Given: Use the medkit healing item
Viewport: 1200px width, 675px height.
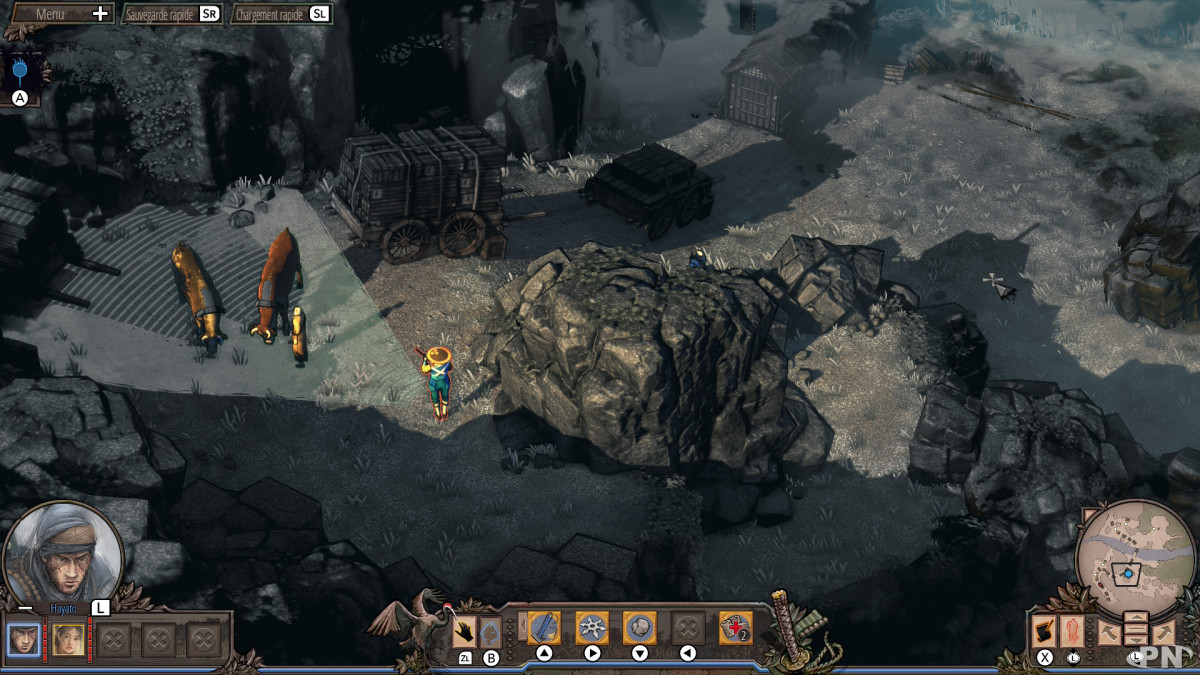Looking at the screenshot, I should click(x=735, y=628).
